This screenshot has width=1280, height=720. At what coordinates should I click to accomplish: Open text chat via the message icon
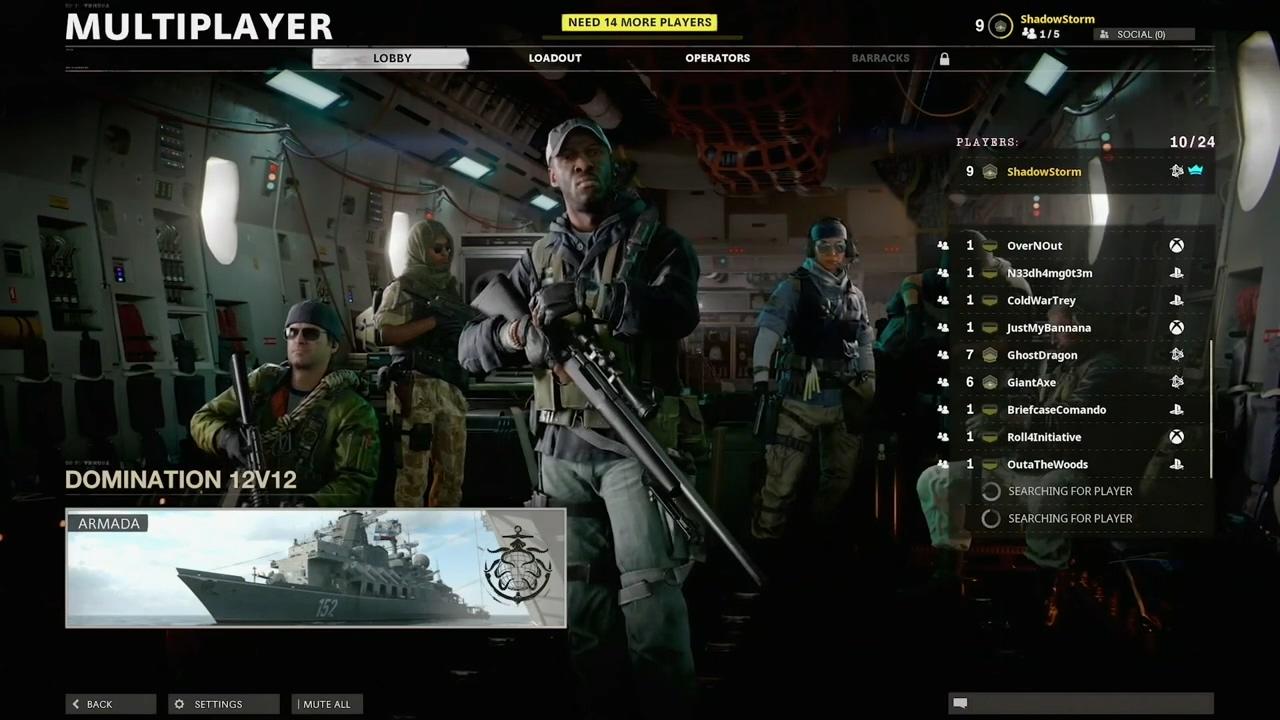click(961, 704)
